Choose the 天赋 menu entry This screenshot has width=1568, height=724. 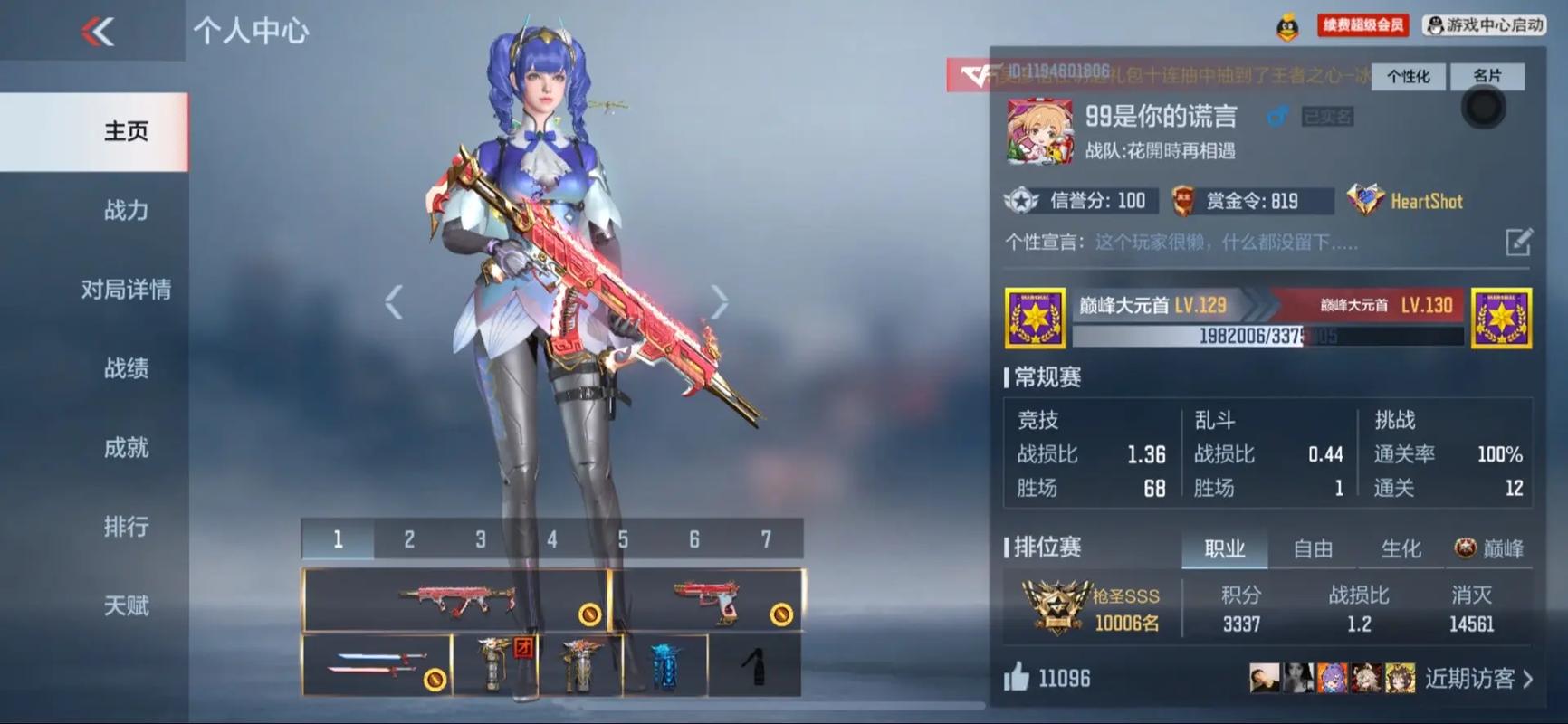coord(126,605)
